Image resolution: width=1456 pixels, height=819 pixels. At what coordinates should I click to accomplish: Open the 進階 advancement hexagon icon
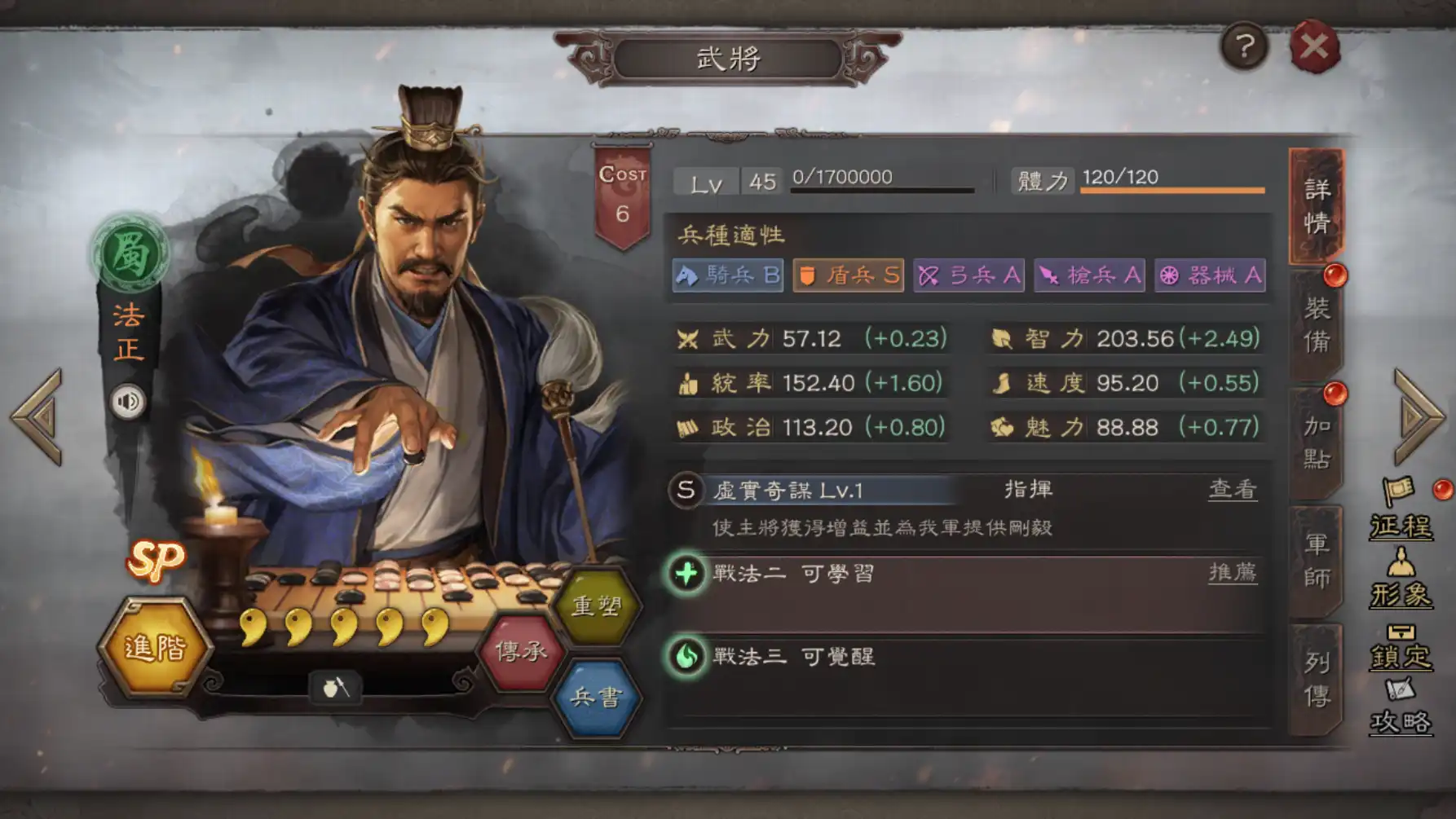click(x=155, y=646)
